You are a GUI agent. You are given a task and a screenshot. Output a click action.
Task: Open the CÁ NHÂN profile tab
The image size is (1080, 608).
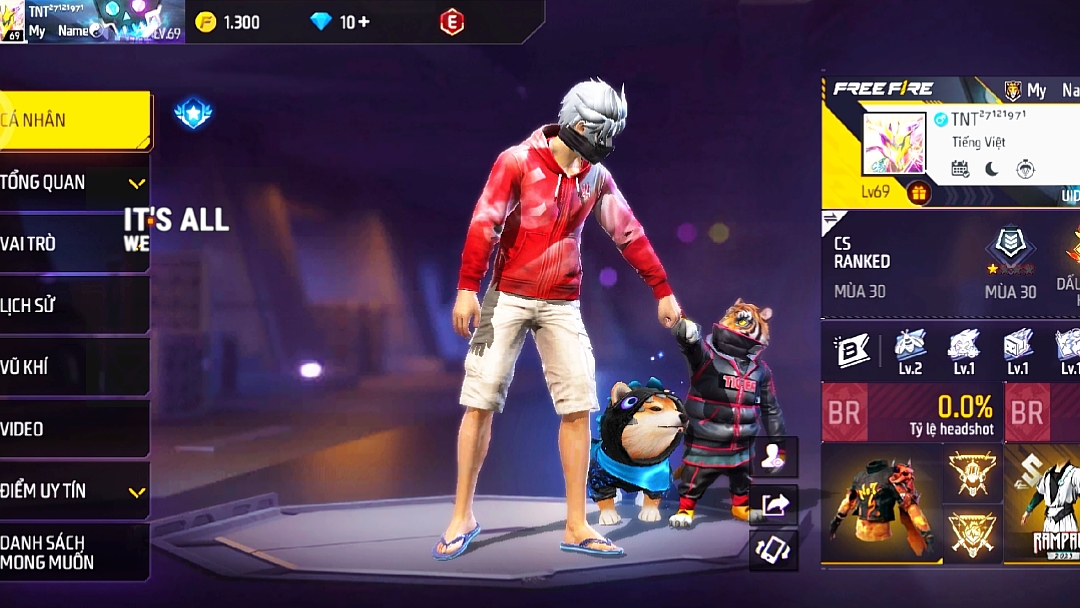tap(74, 120)
